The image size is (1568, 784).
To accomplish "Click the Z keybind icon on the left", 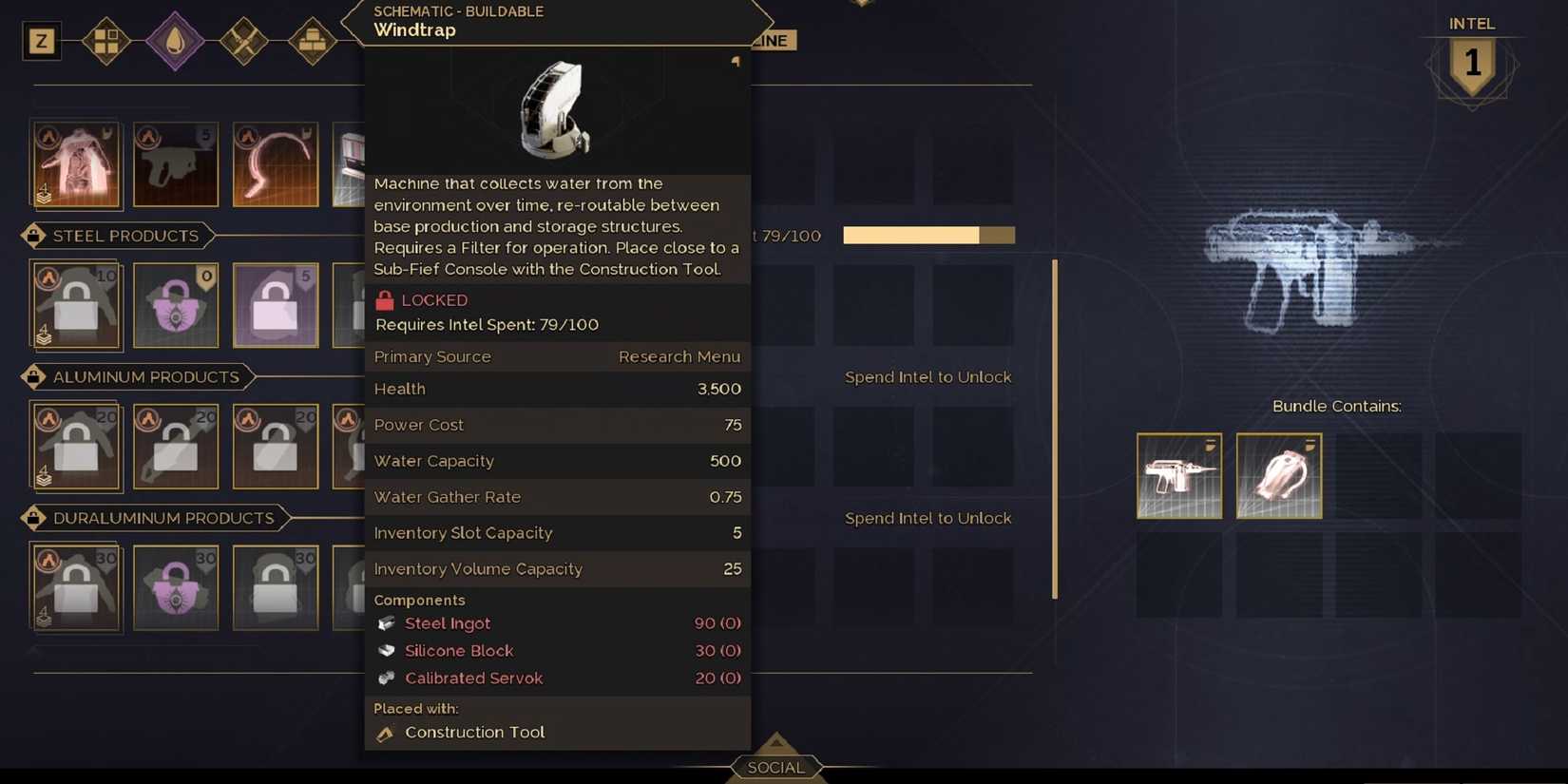I will 41,41.
